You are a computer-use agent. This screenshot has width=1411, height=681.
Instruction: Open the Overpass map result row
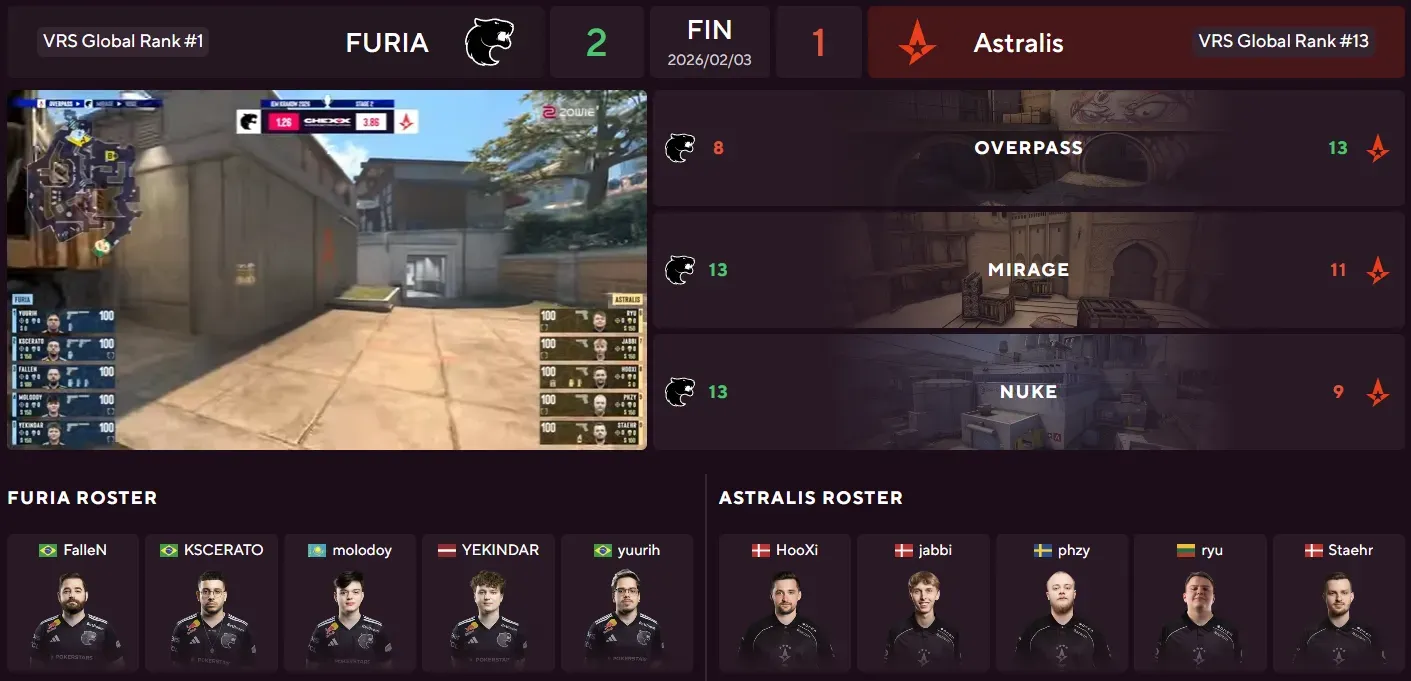point(1028,148)
